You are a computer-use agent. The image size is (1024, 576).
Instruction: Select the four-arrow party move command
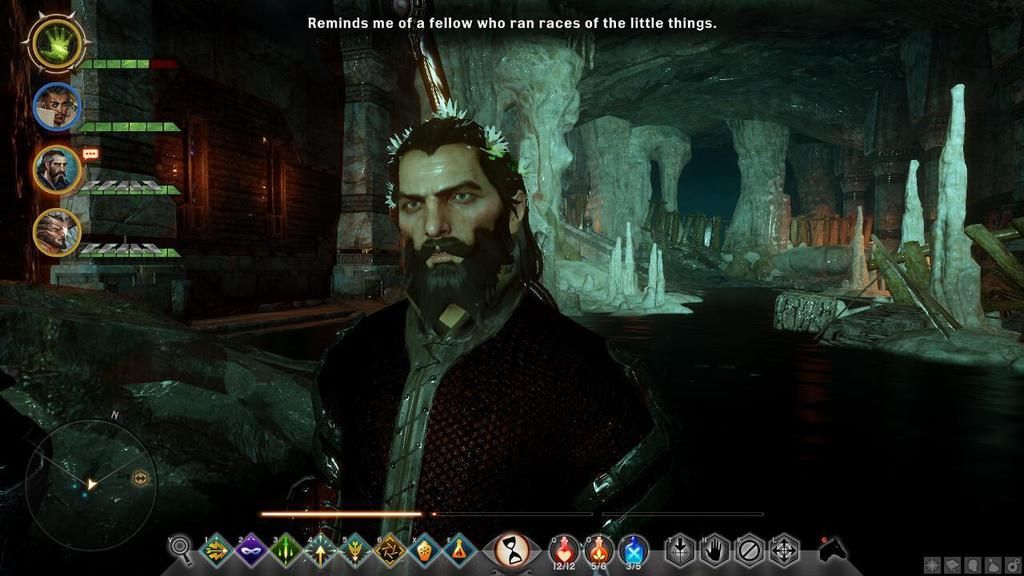click(783, 550)
